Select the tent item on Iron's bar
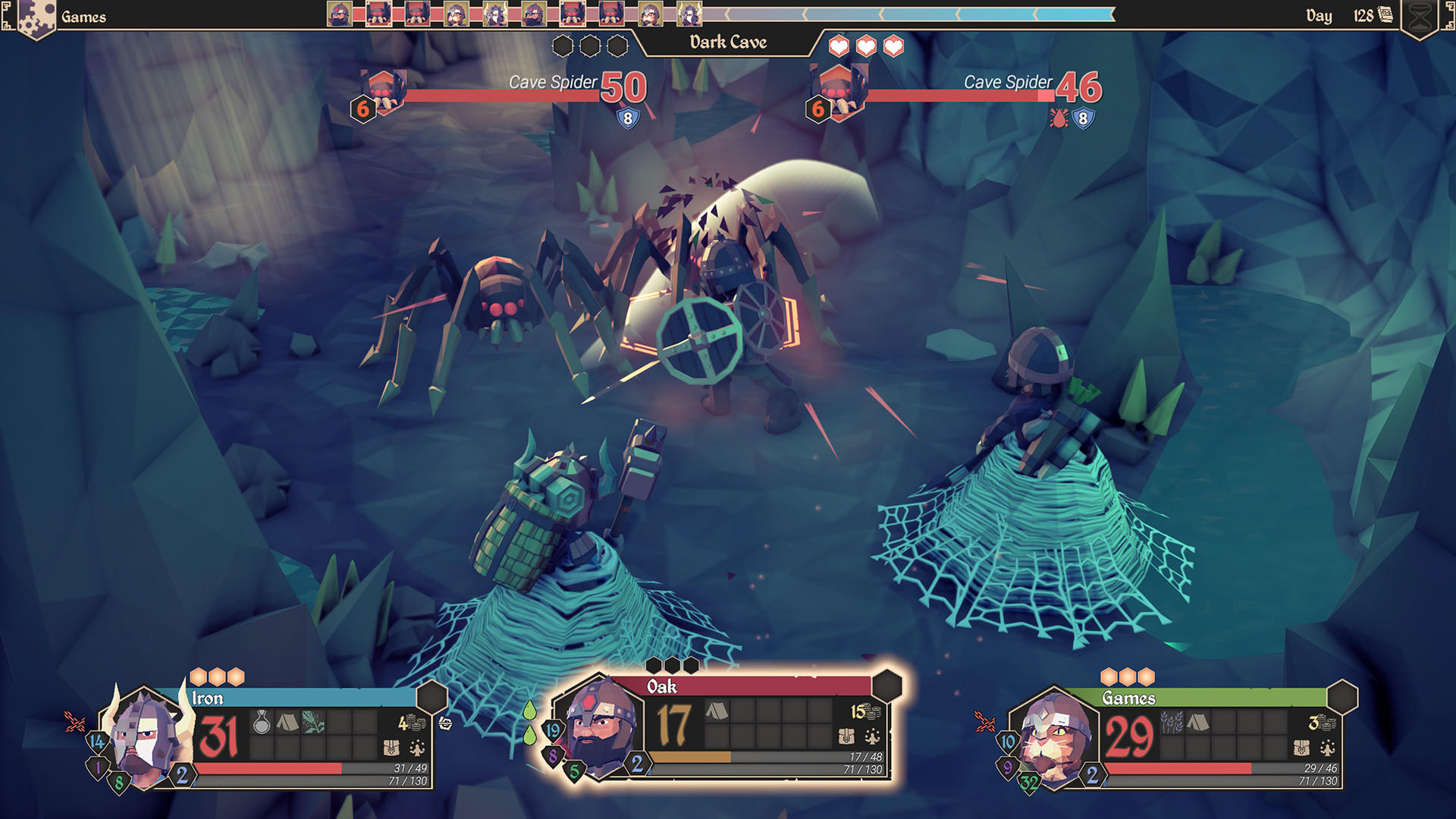Viewport: 1456px width, 819px height. (x=288, y=721)
